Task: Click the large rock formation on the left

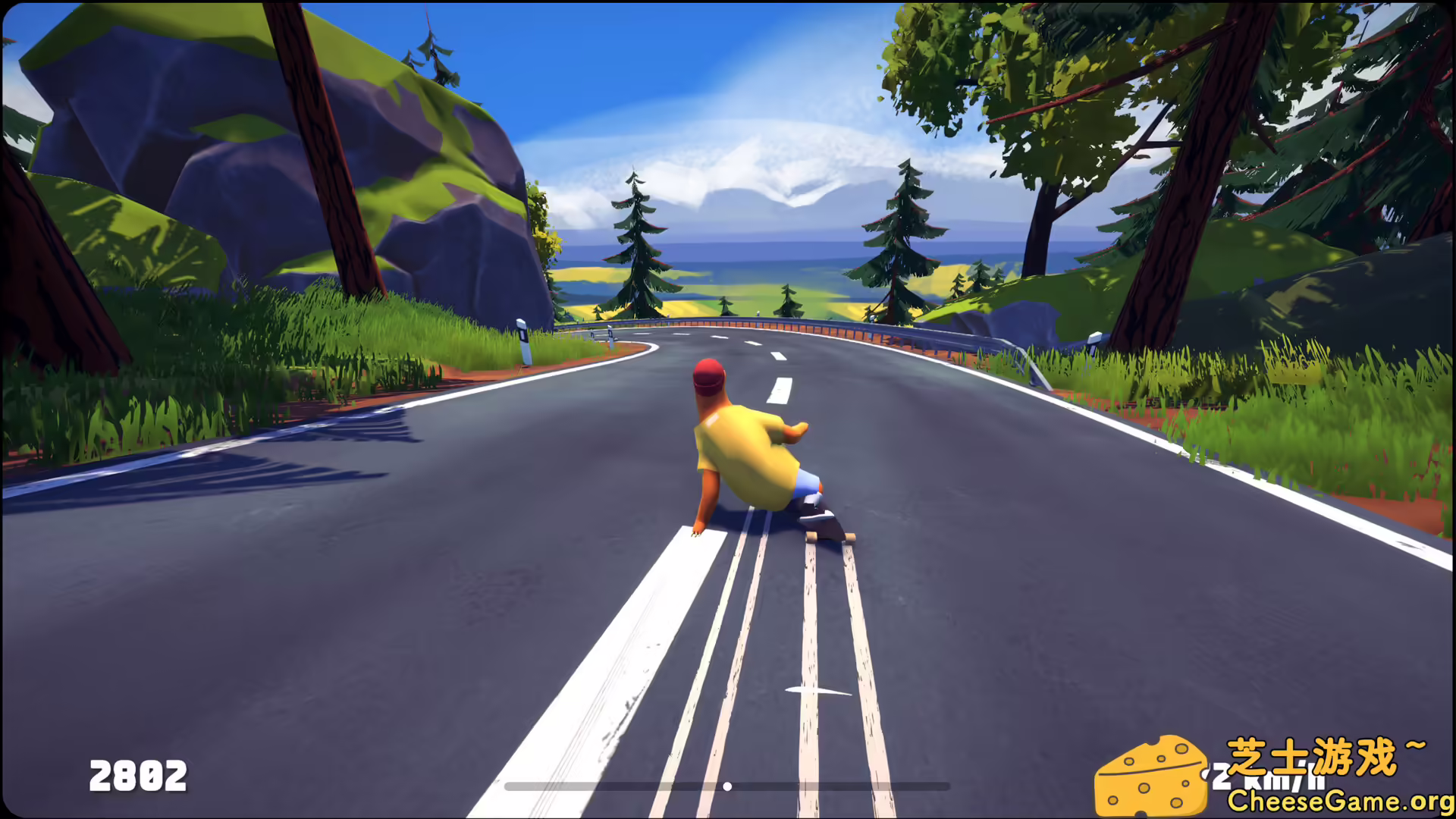Action: click(x=227, y=152)
